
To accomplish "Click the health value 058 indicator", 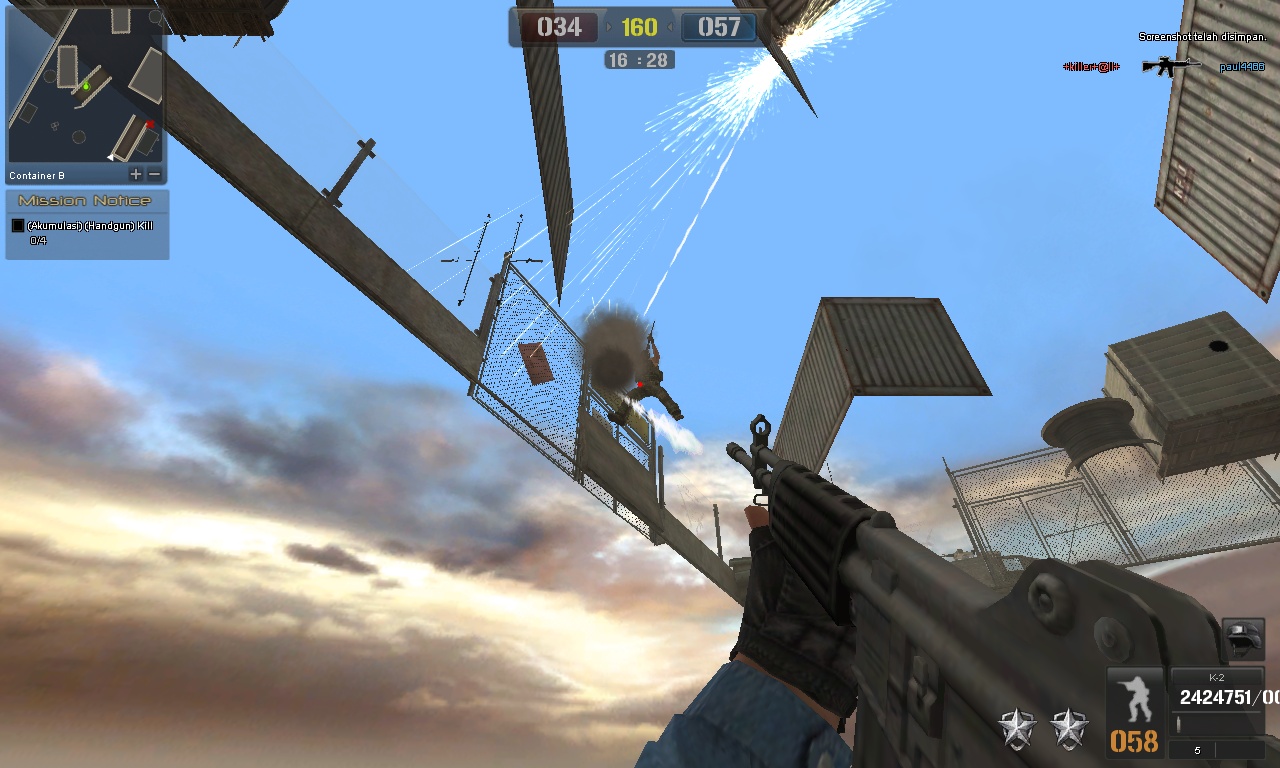I will [1135, 742].
